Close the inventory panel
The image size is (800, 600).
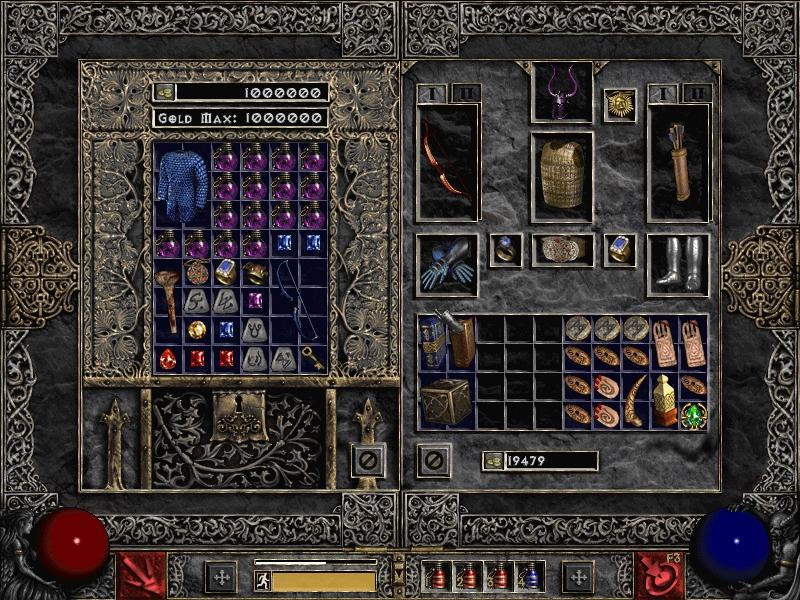pyautogui.click(x=433, y=460)
